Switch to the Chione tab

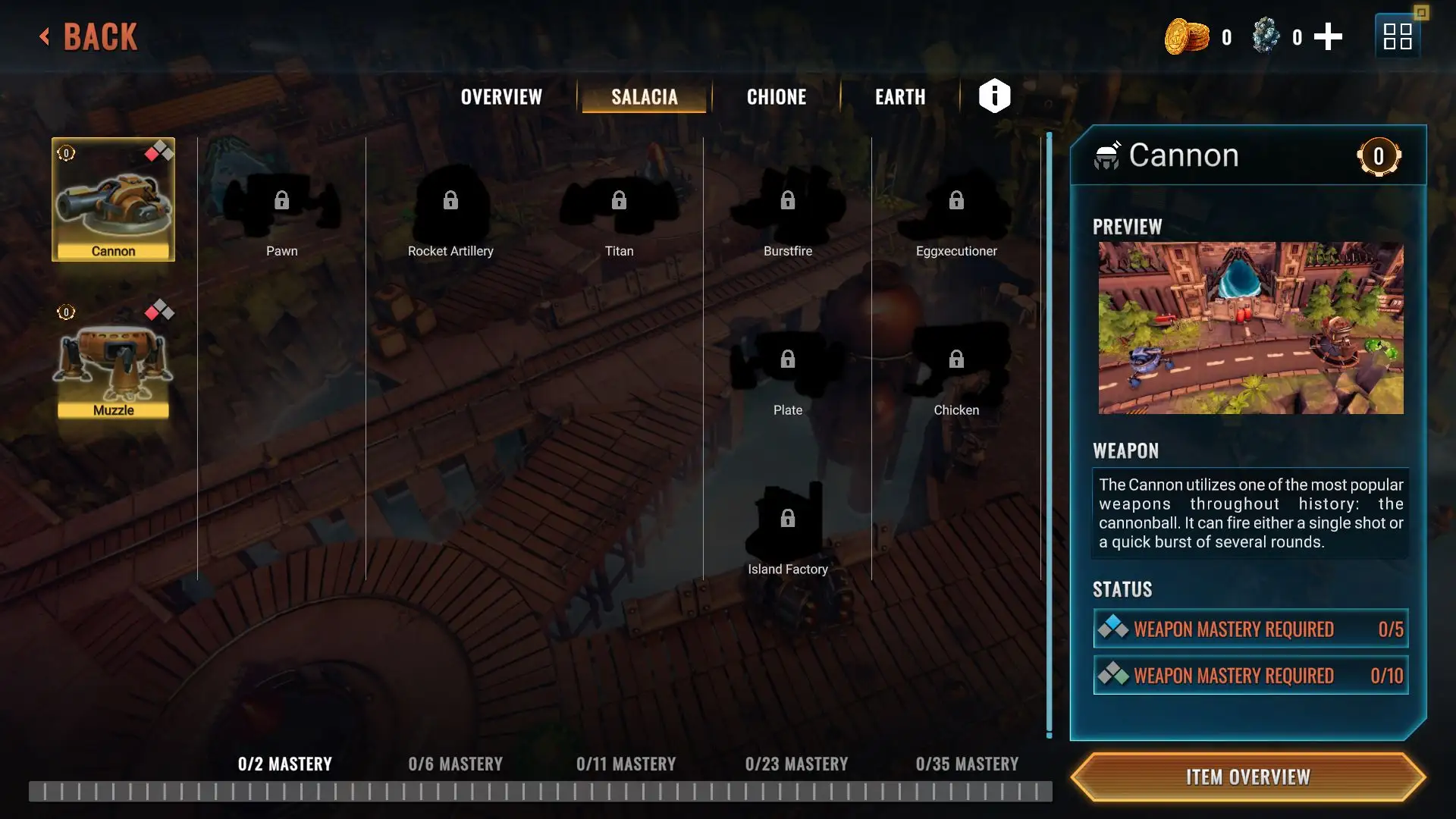[776, 97]
